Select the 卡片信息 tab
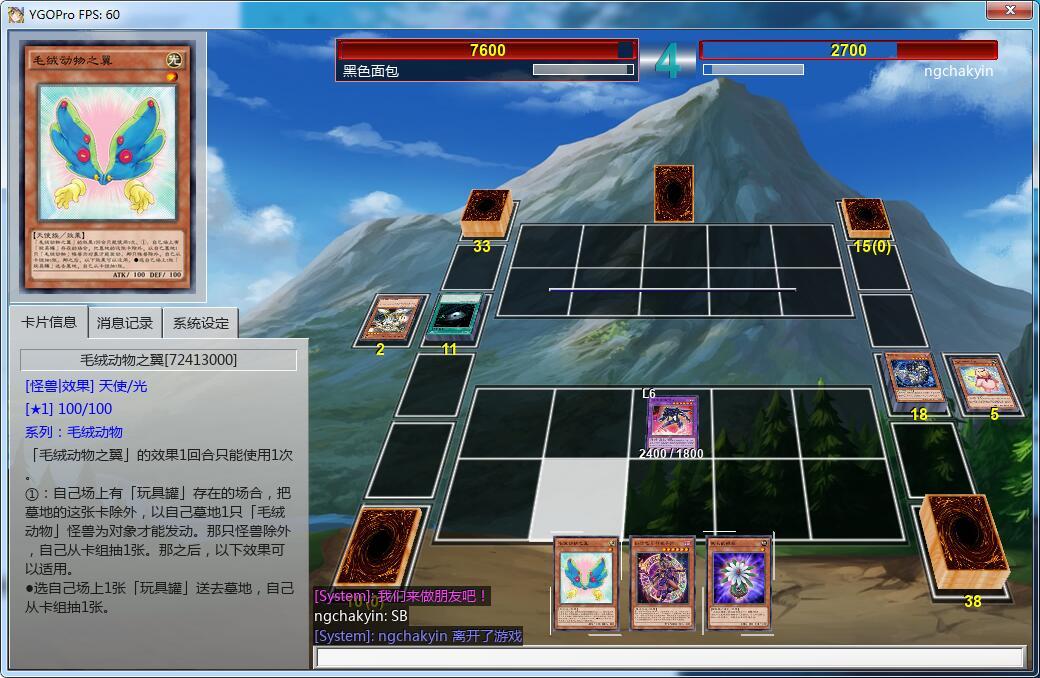 (x=49, y=322)
